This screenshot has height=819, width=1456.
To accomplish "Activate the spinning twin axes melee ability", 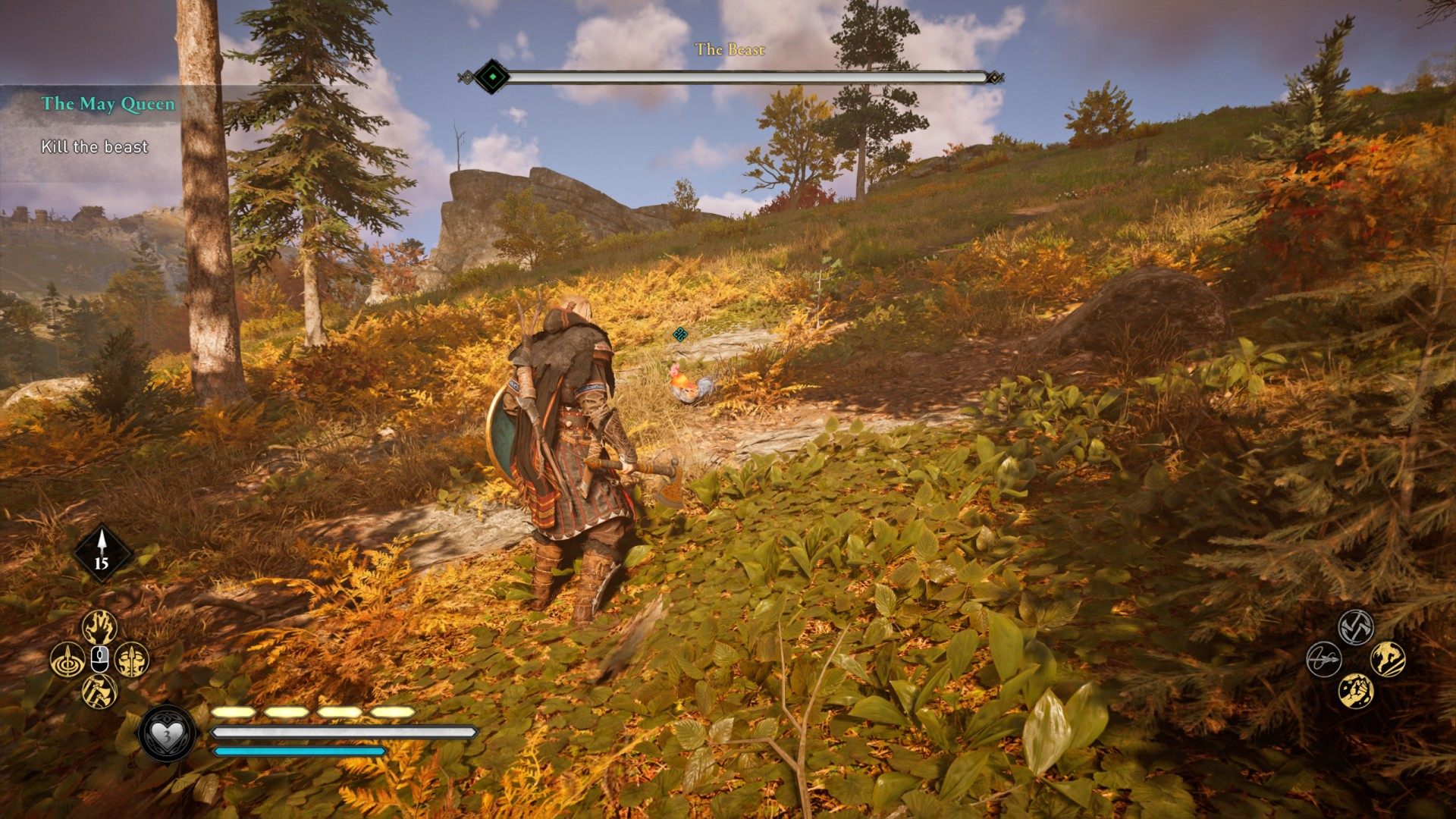I will 1355,627.
